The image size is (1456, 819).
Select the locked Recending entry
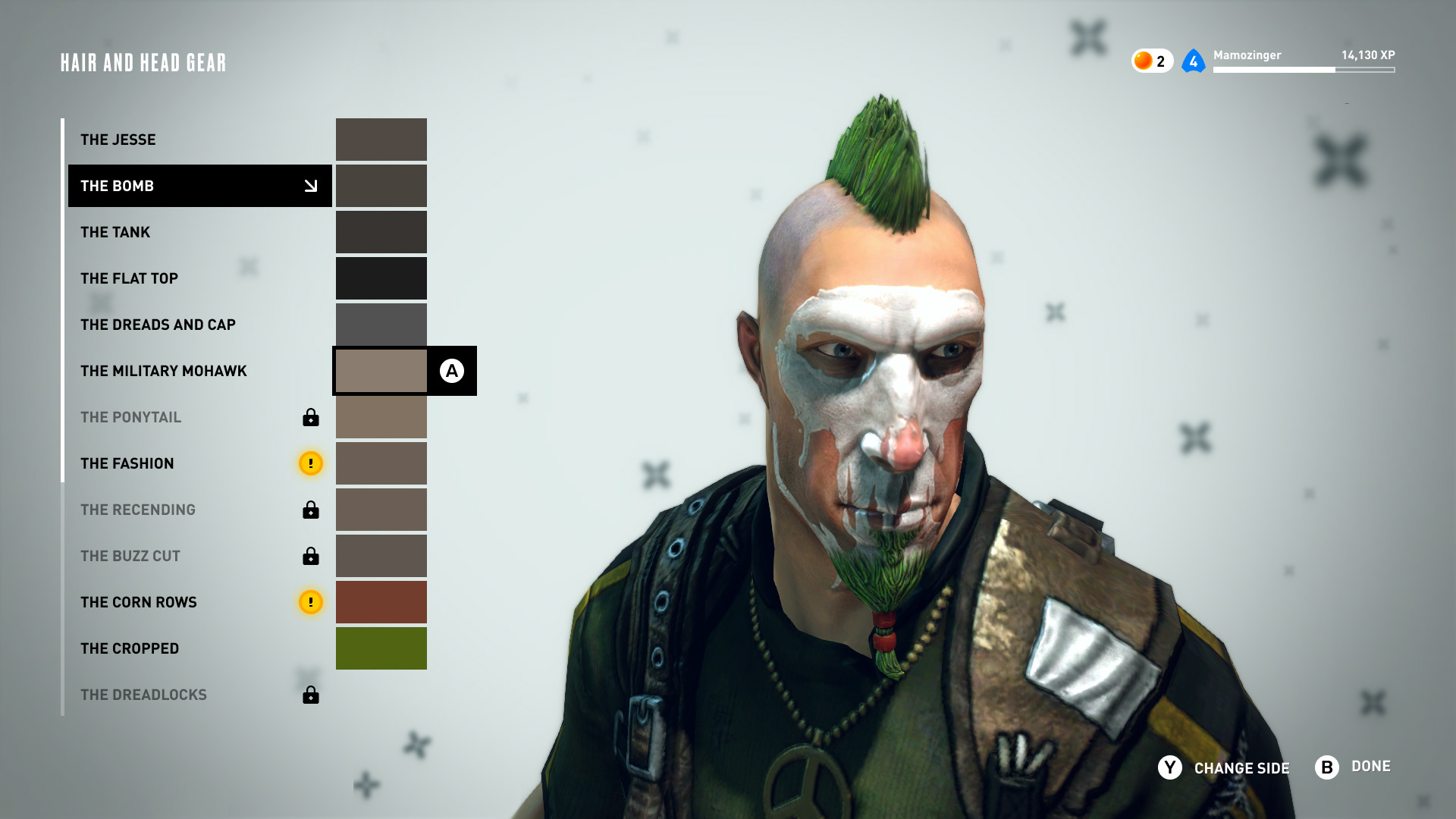tap(138, 510)
